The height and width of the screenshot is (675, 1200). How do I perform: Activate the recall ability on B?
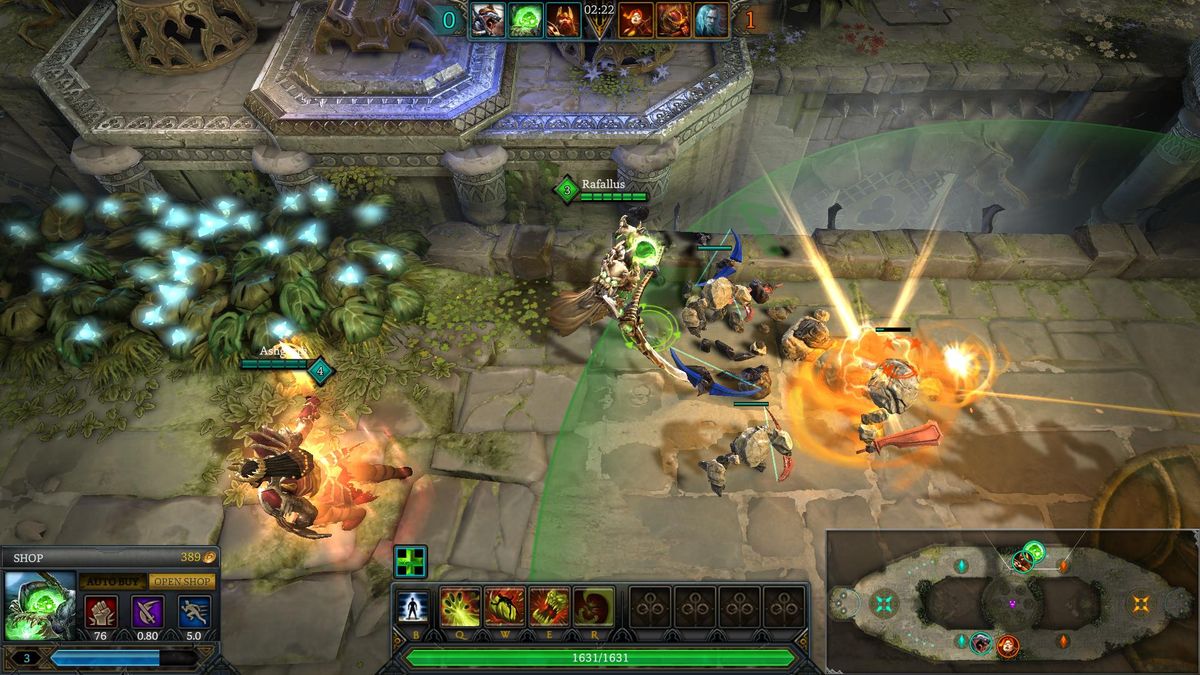(x=411, y=607)
